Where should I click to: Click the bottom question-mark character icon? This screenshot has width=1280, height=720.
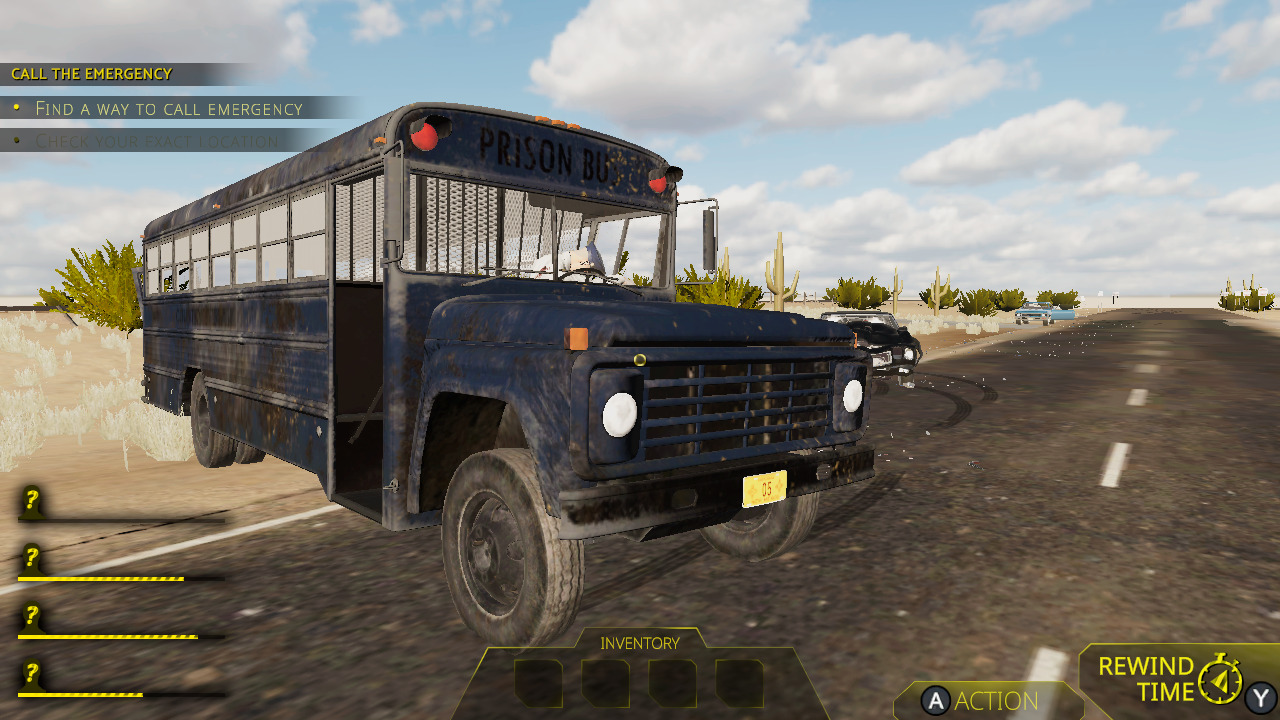pyautogui.click(x=30, y=672)
